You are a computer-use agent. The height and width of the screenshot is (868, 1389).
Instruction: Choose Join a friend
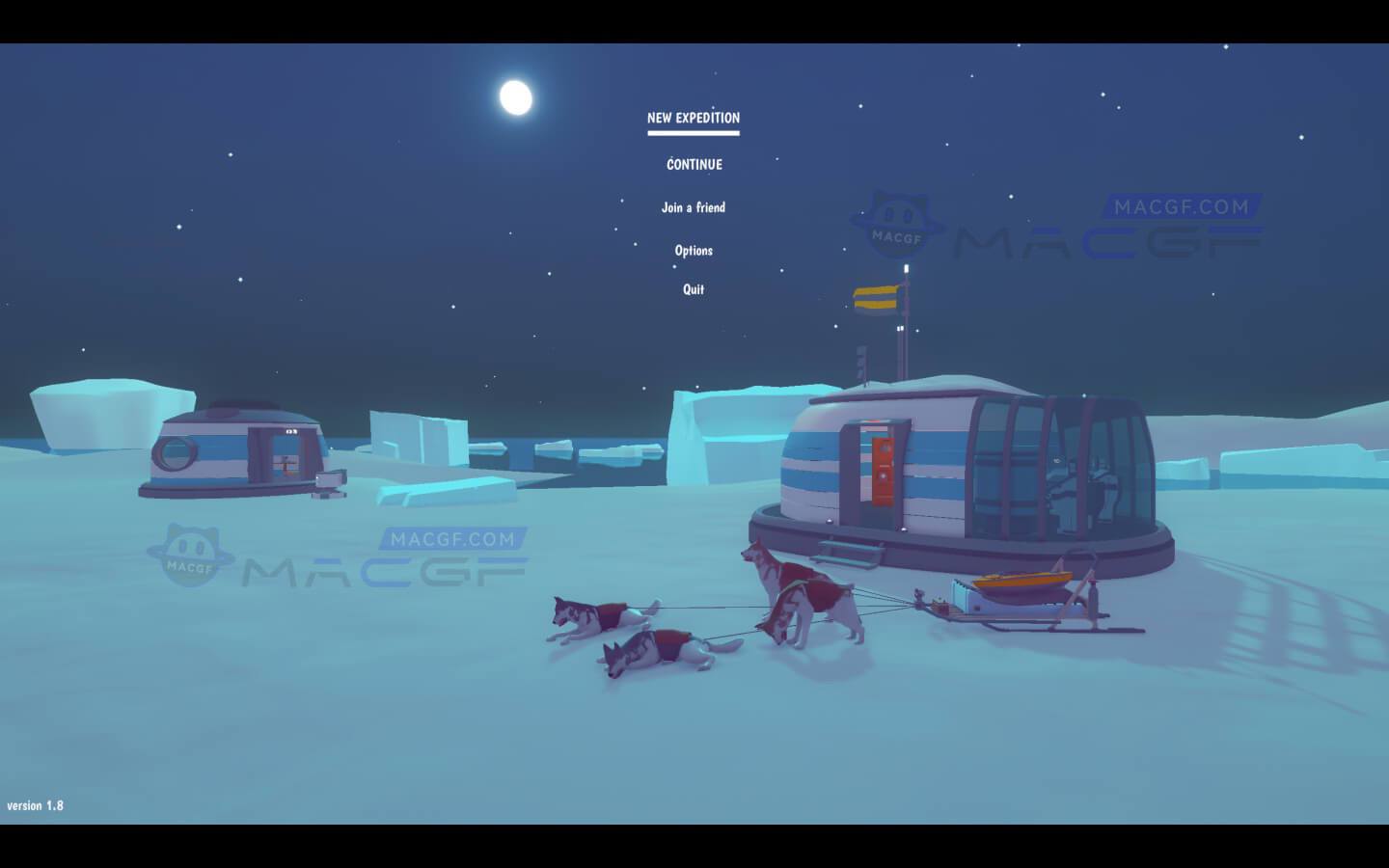[x=694, y=207]
